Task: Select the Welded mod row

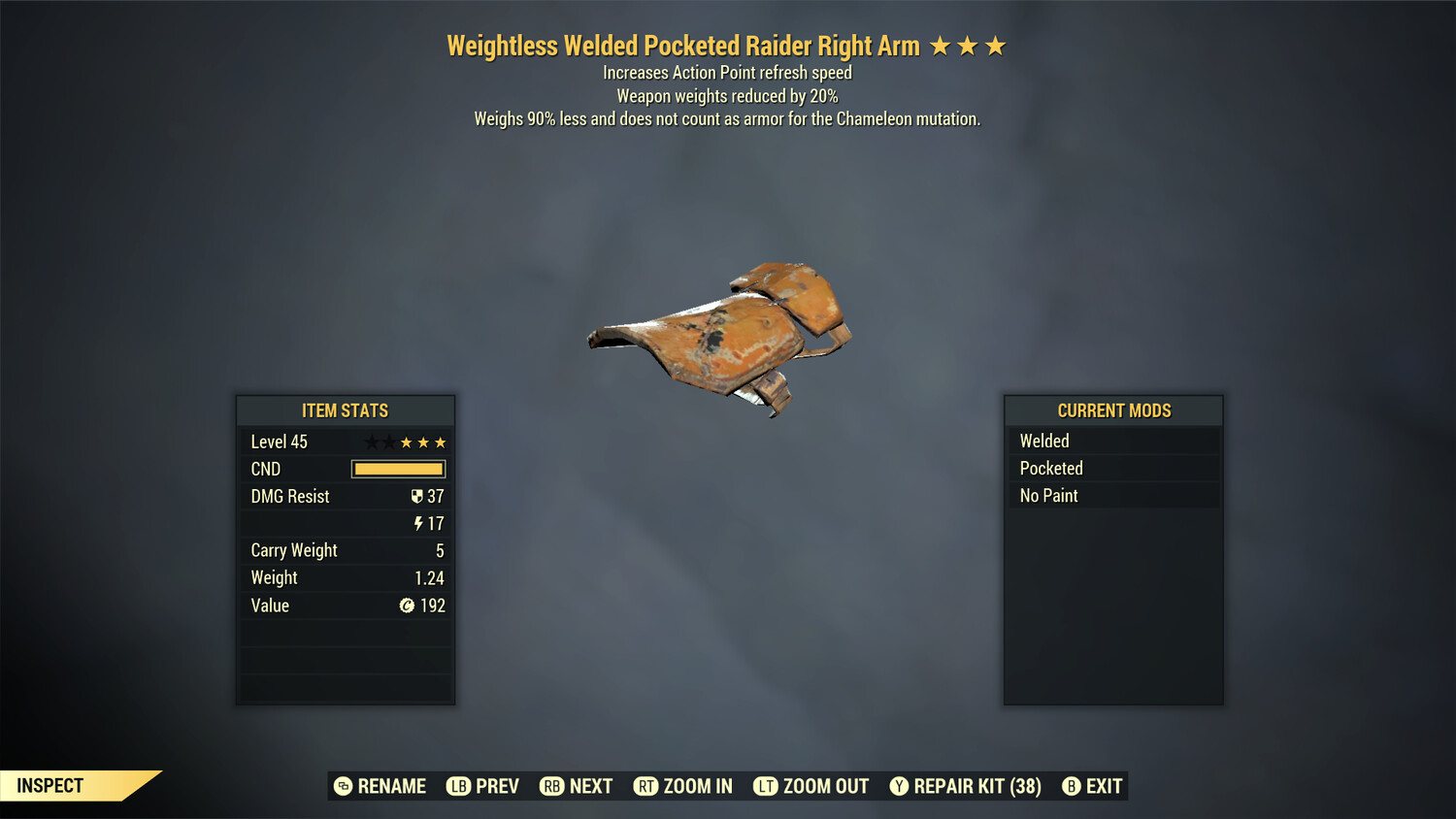Action: point(1112,441)
